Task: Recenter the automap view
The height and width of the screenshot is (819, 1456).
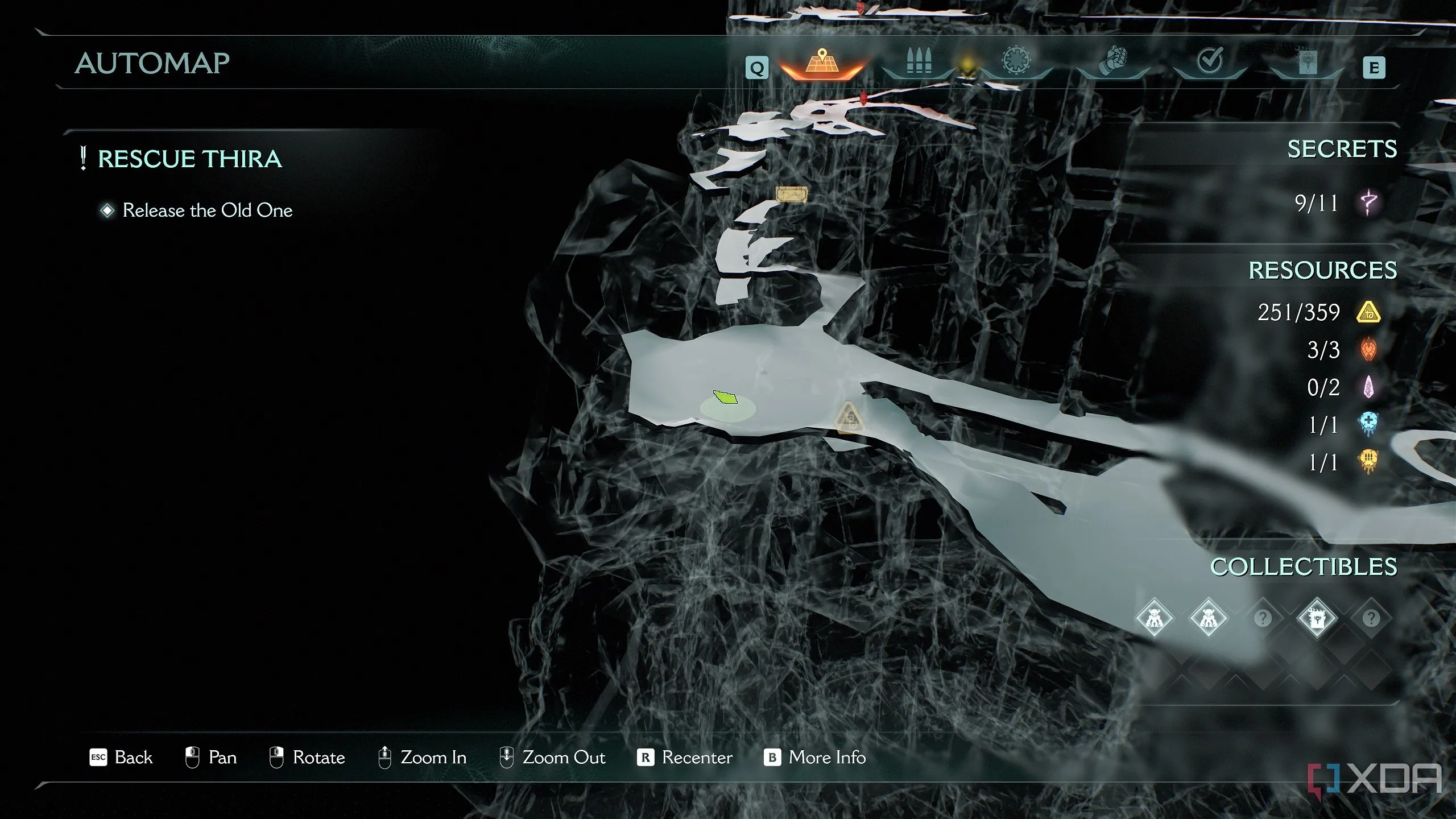Action: click(x=685, y=758)
